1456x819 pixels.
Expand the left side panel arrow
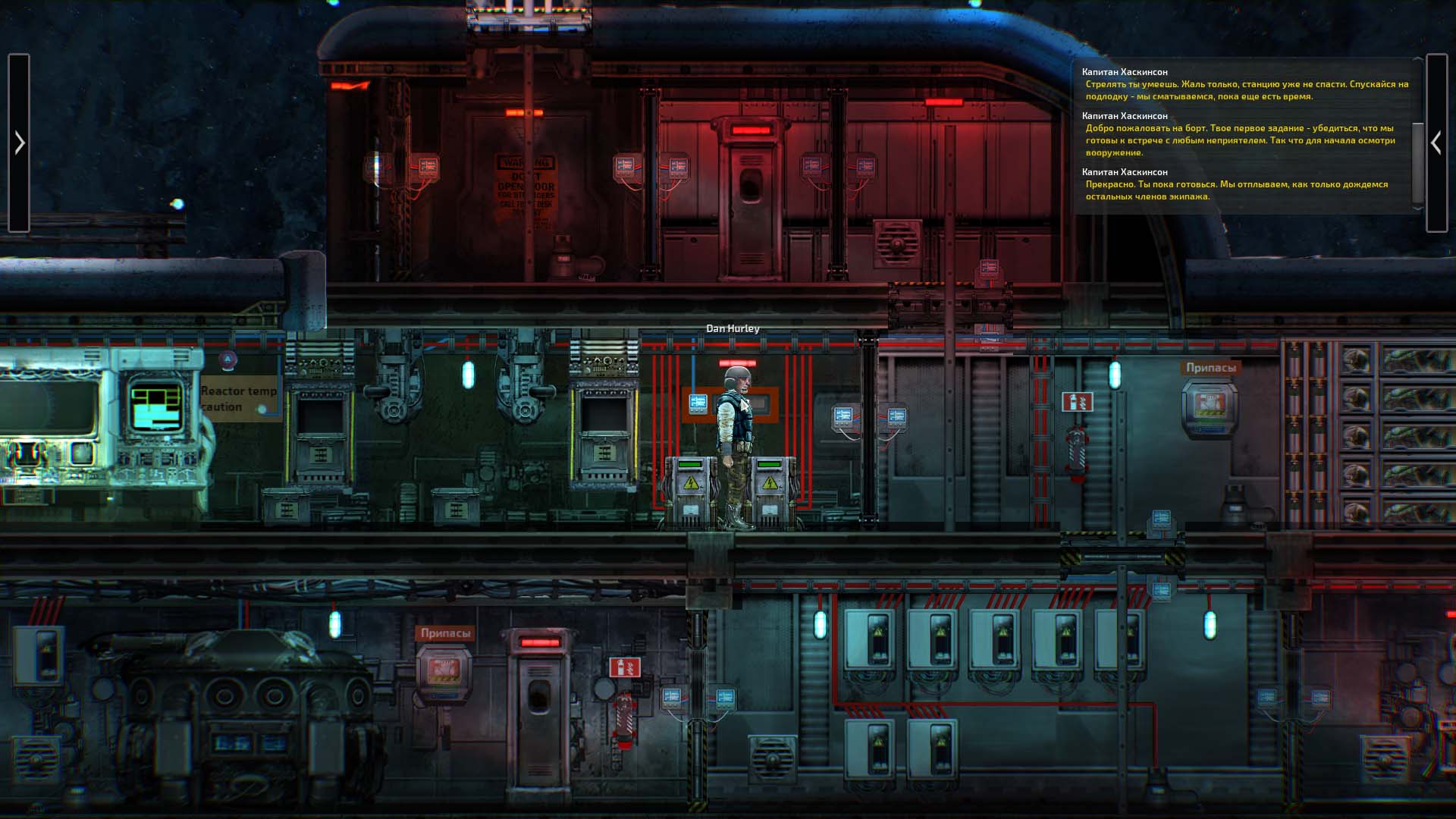[19, 143]
